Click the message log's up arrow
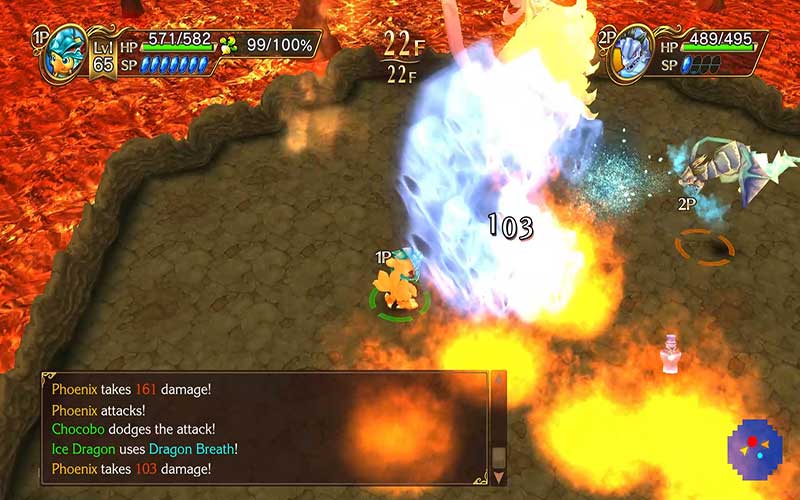 point(499,382)
